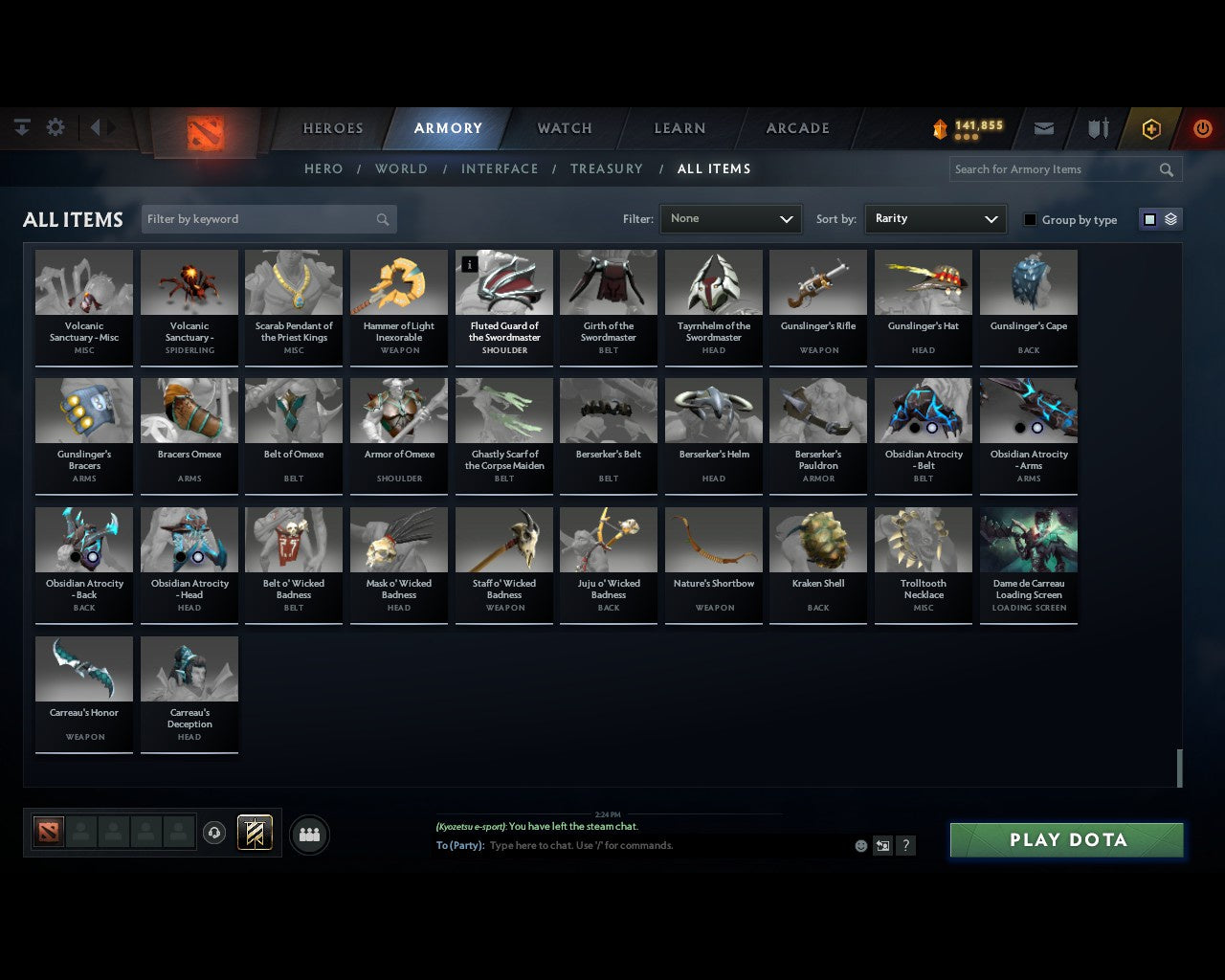The image size is (1225, 980).
Task: Open the shield and sword armory icon
Action: tap(1097, 127)
